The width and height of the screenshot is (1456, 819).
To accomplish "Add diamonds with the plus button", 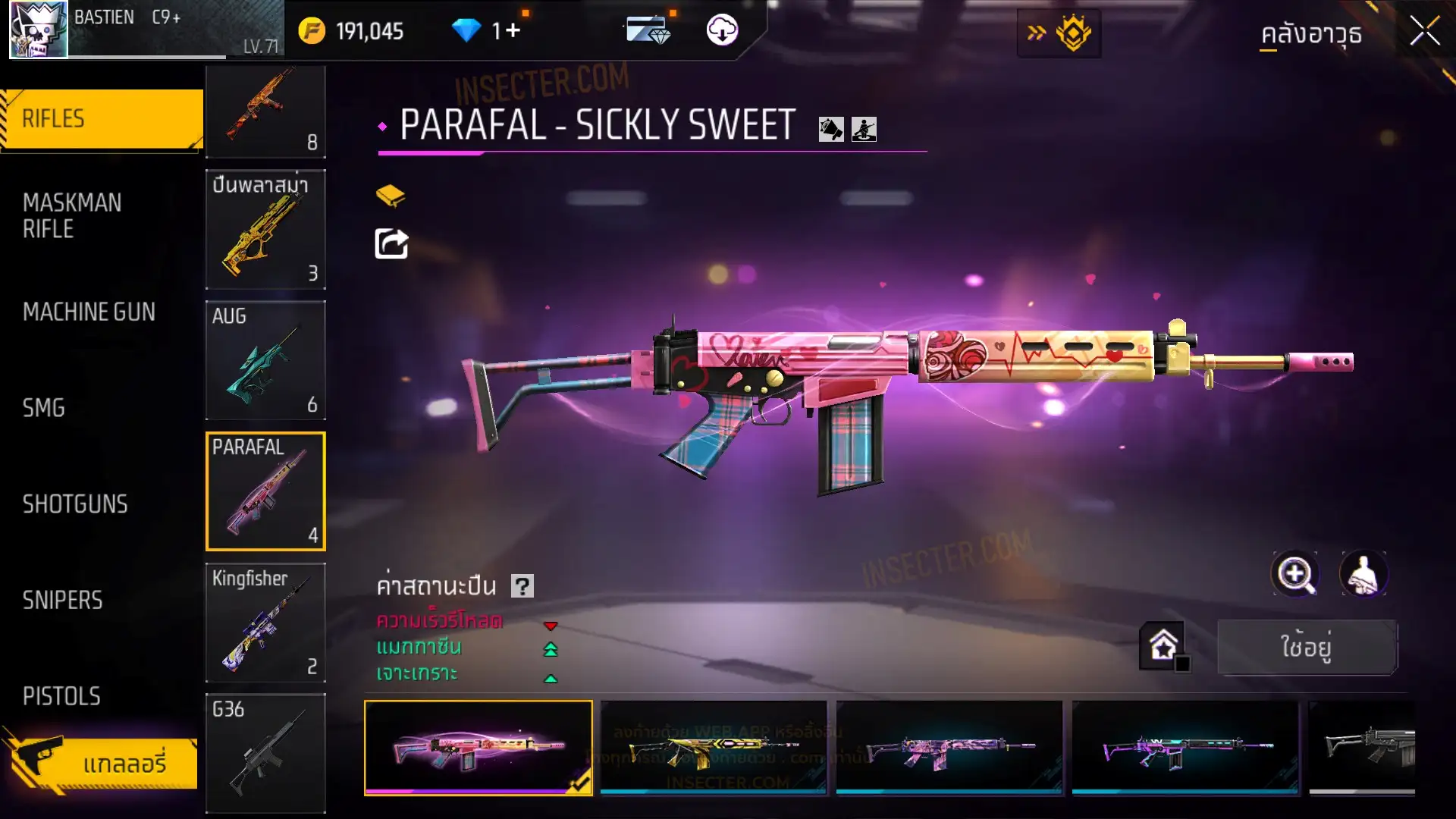I will point(513,30).
